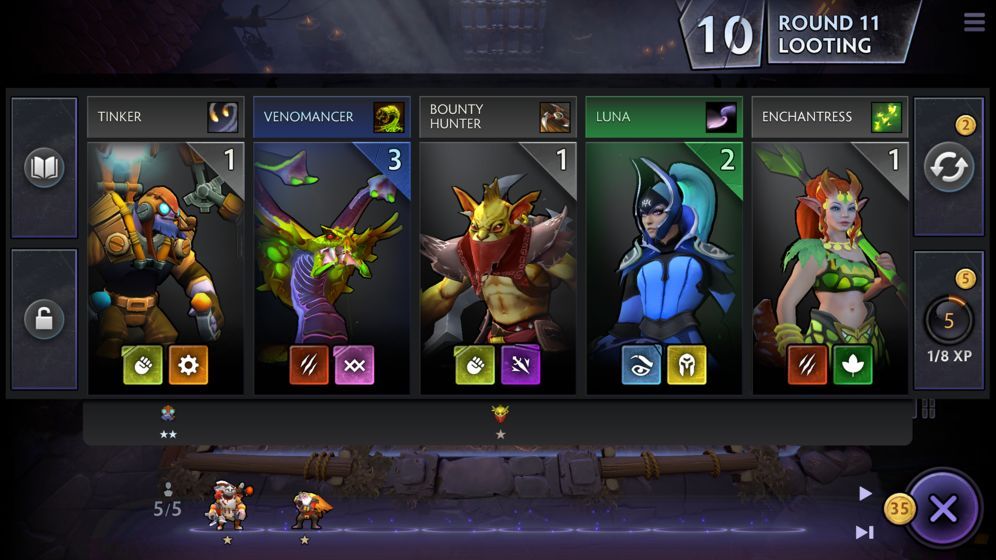Open the hamburger menu
Viewport: 996px width, 560px height.
point(974,22)
